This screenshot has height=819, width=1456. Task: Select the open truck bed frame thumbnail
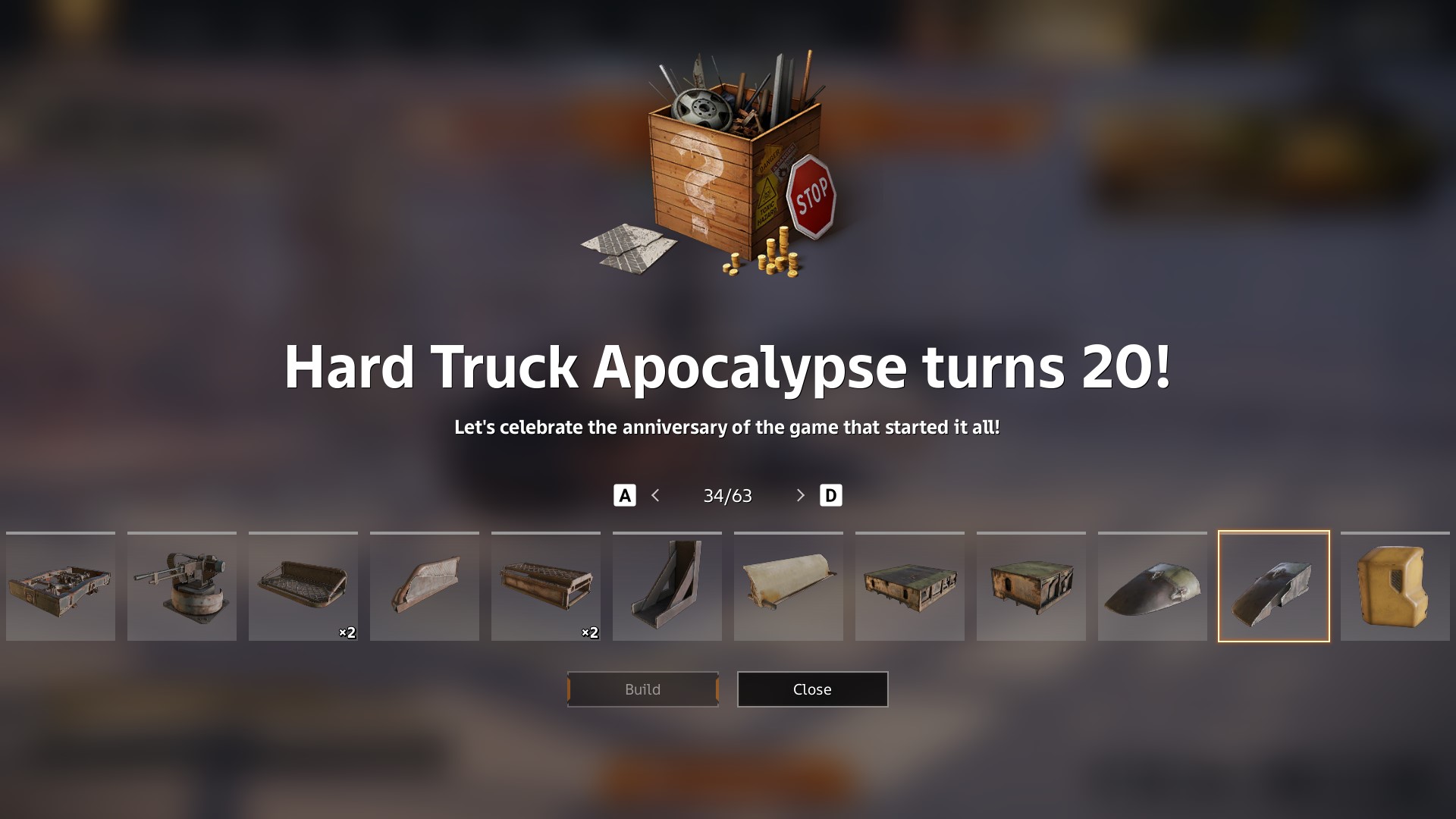[x=61, y=586]
